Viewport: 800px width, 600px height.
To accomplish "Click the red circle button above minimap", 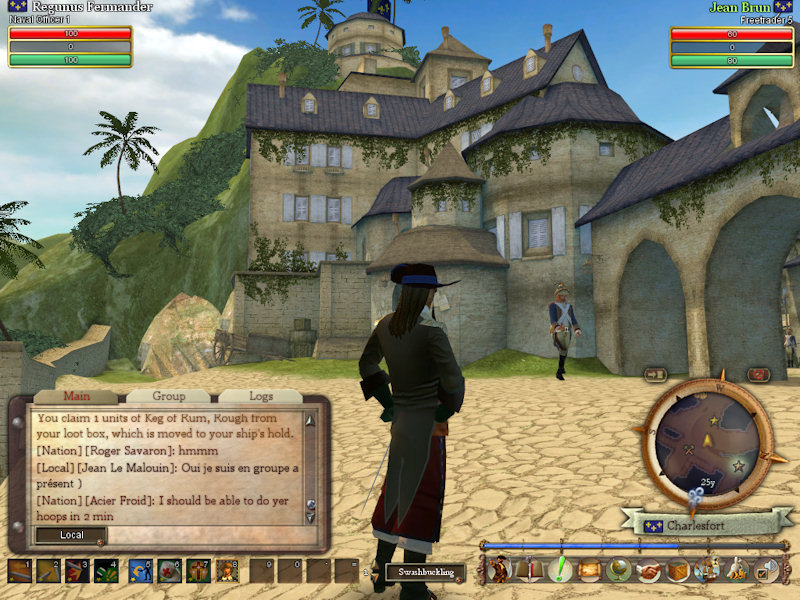I will [758, 374].
